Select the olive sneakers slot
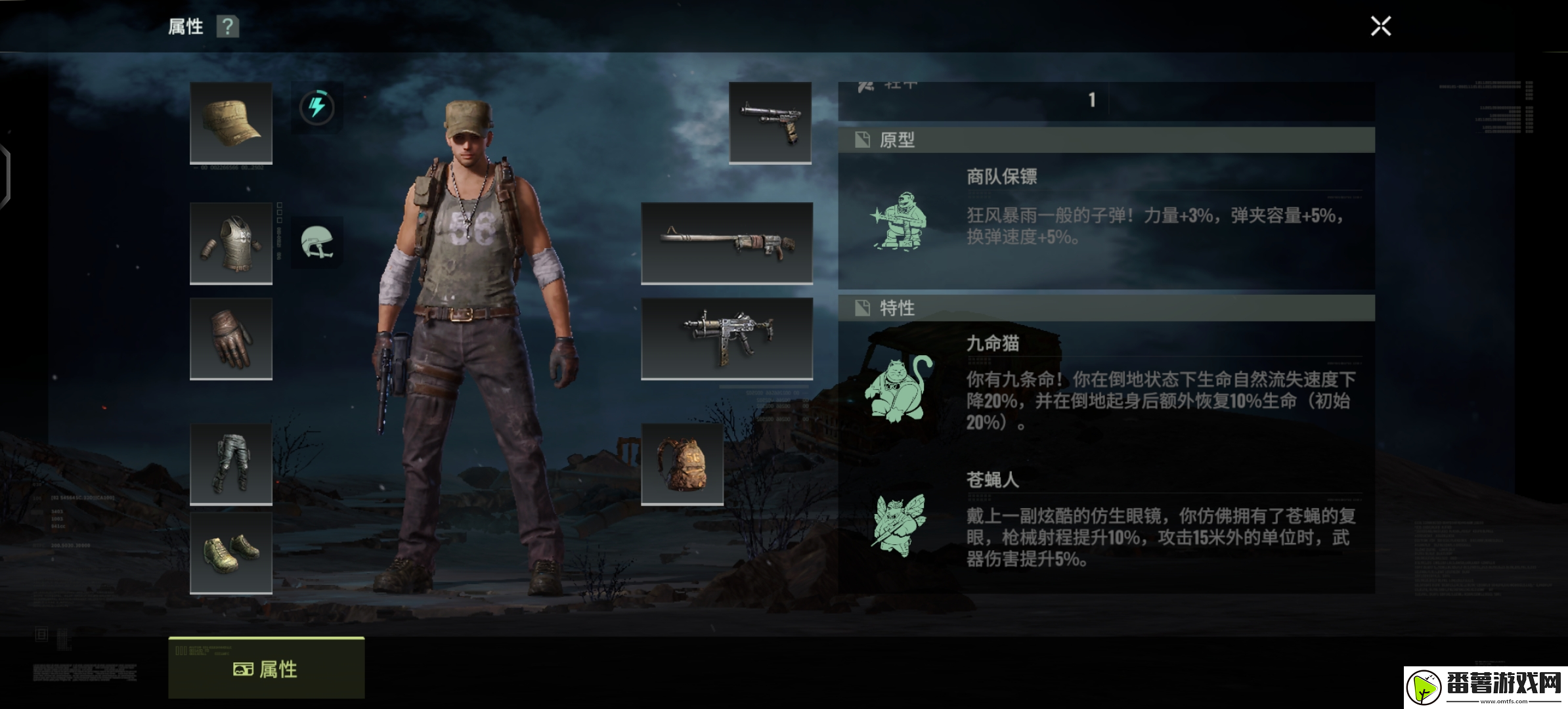 [x=231, y=553]
